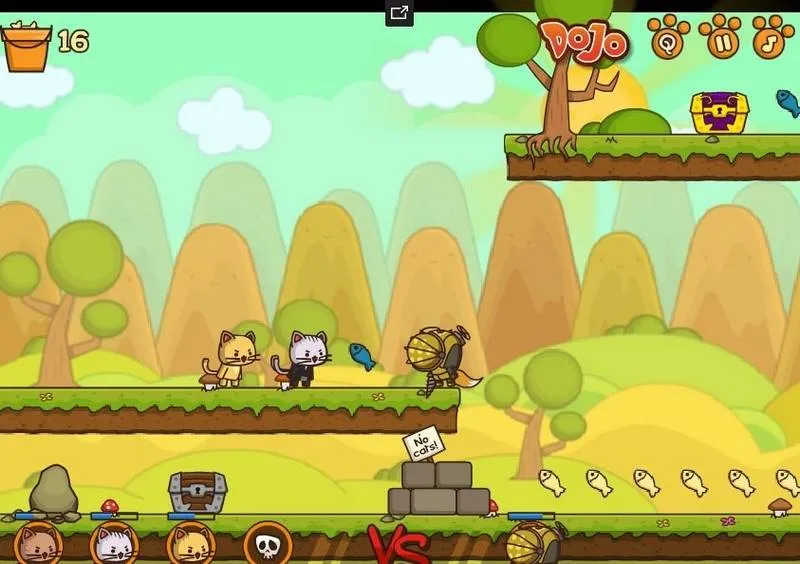The image size is (800, 564).
Task: Open the game in a pop-out window
Action: pyautogui.click(x=399, y=13)
